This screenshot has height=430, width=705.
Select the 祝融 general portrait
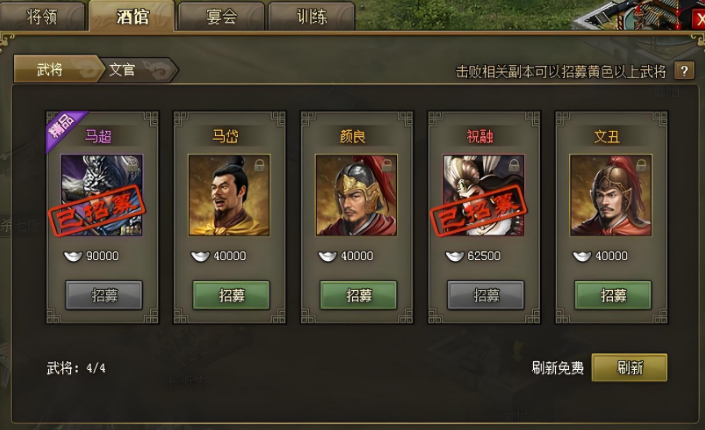pos(484,194)
